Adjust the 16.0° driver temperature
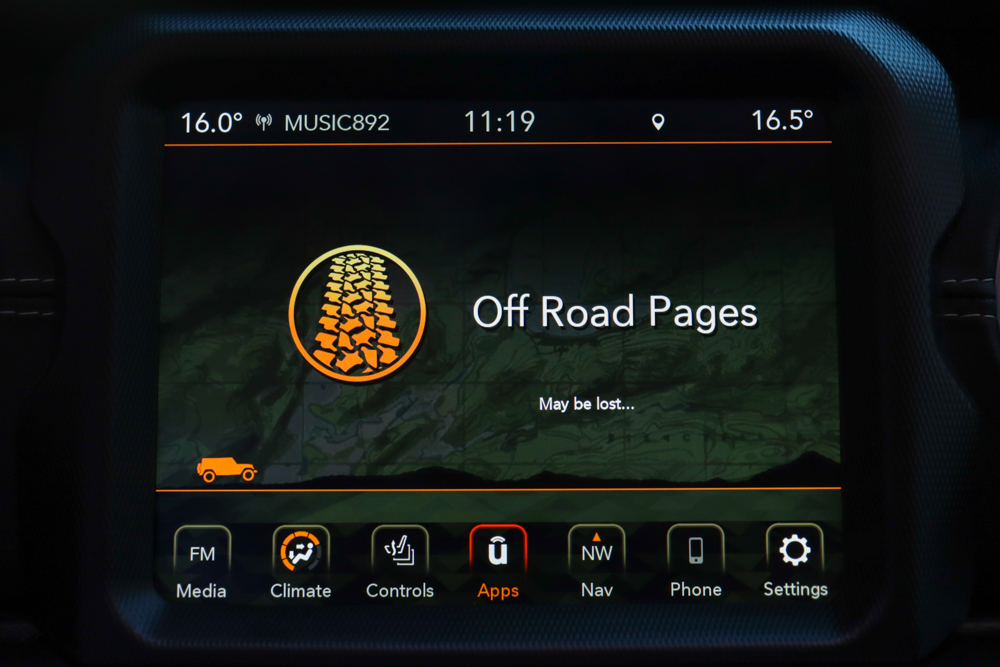1000x667 pixels. 212,123
